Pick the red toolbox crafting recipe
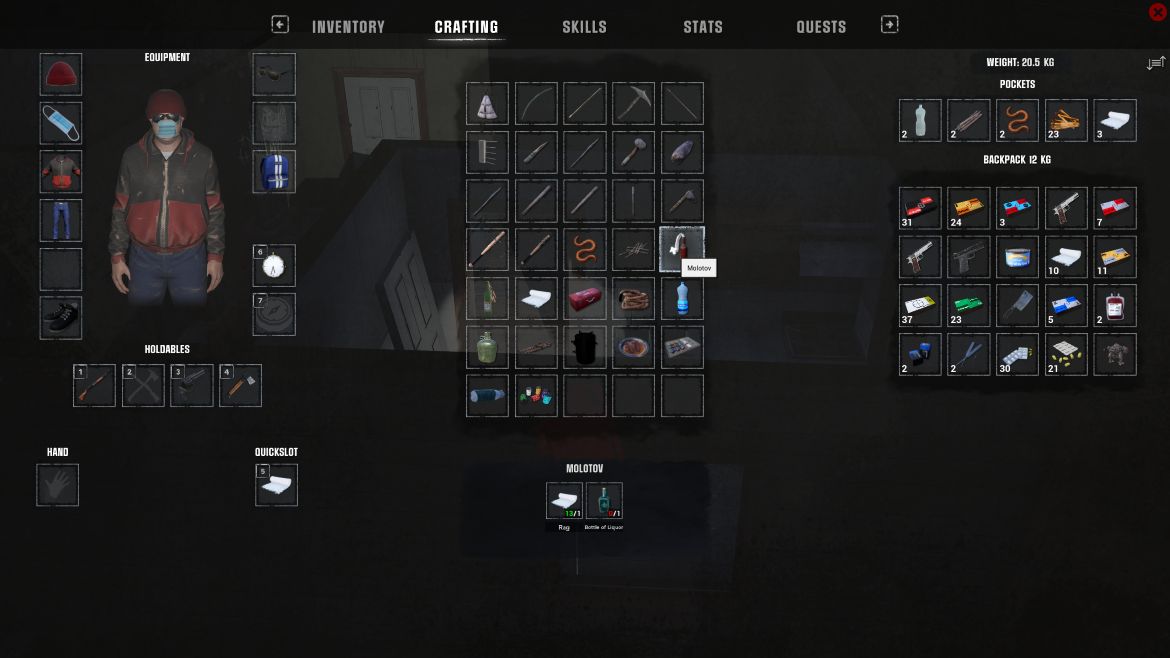 [585, 298]
